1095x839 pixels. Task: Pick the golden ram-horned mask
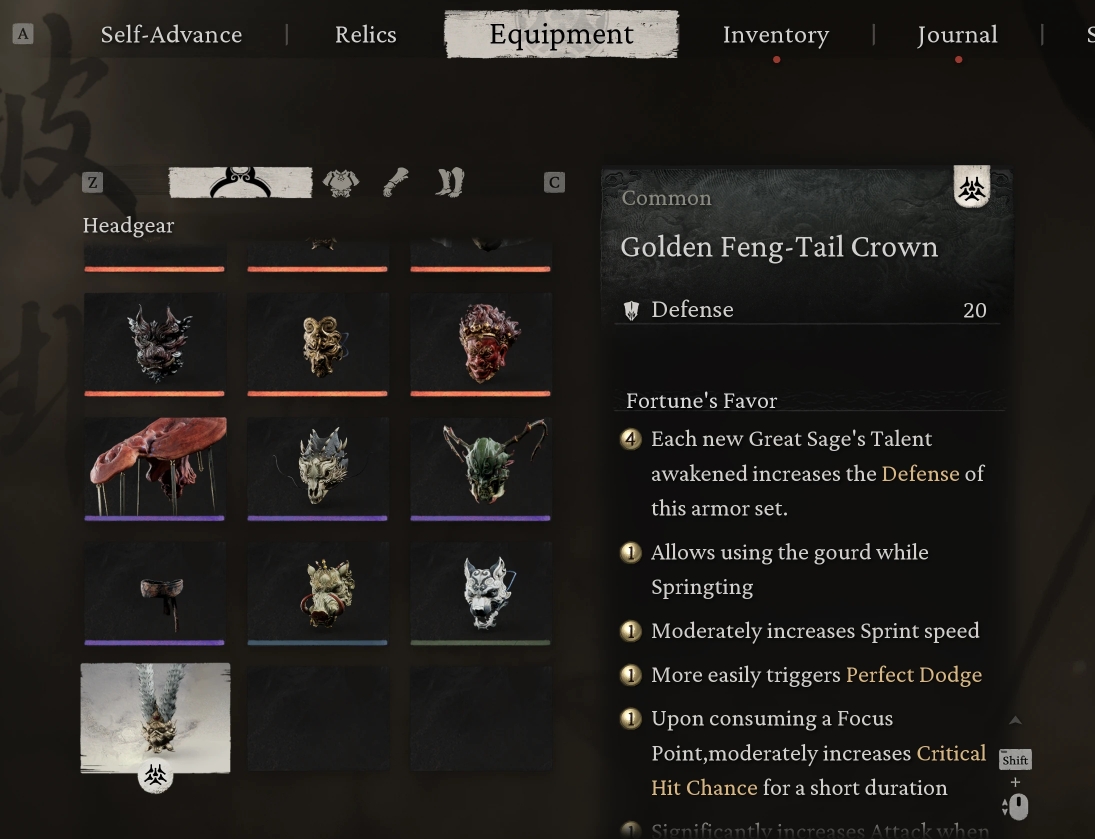[318, 343]
